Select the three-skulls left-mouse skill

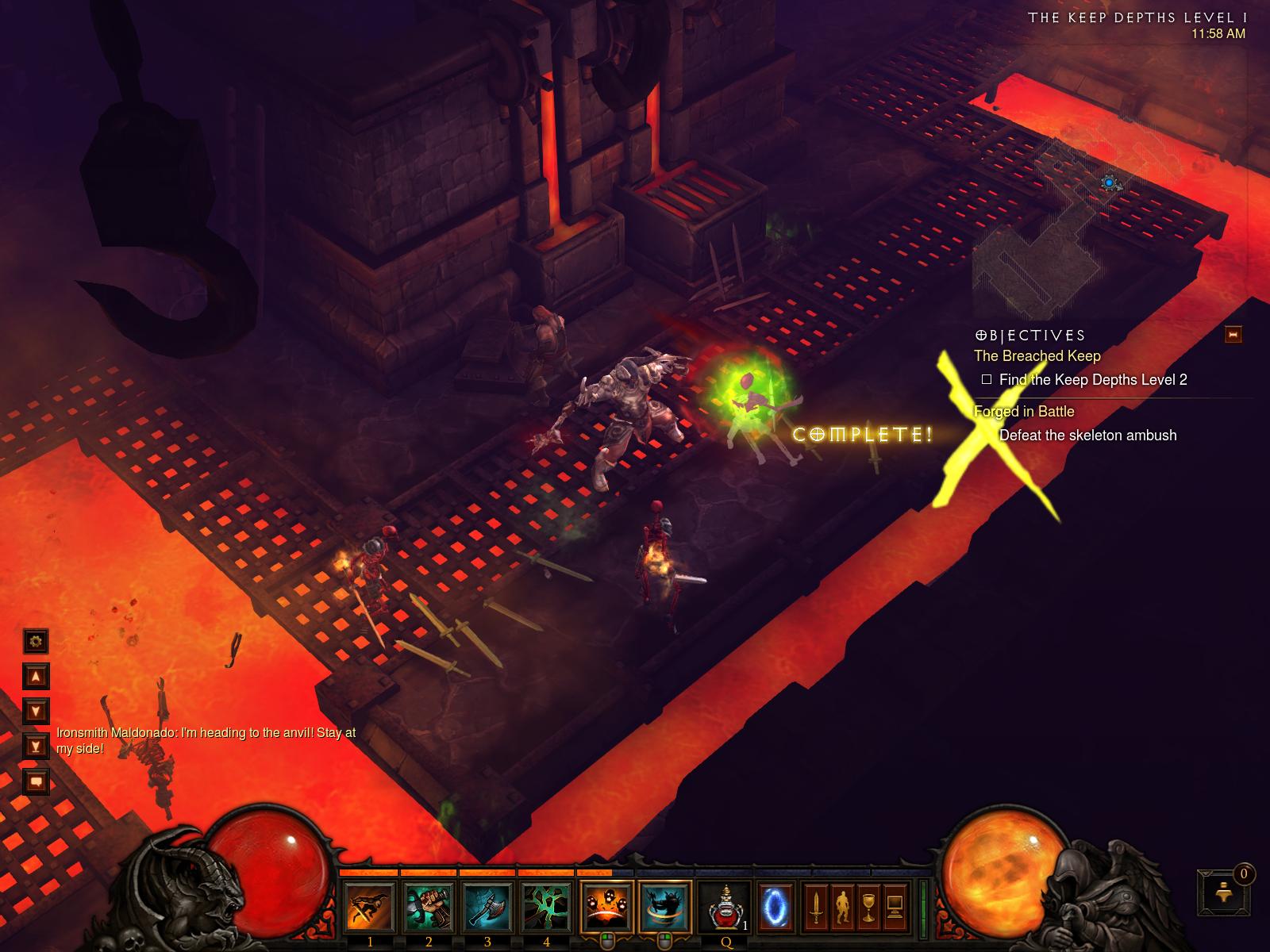pyautogui.click(x=607, y=907)
